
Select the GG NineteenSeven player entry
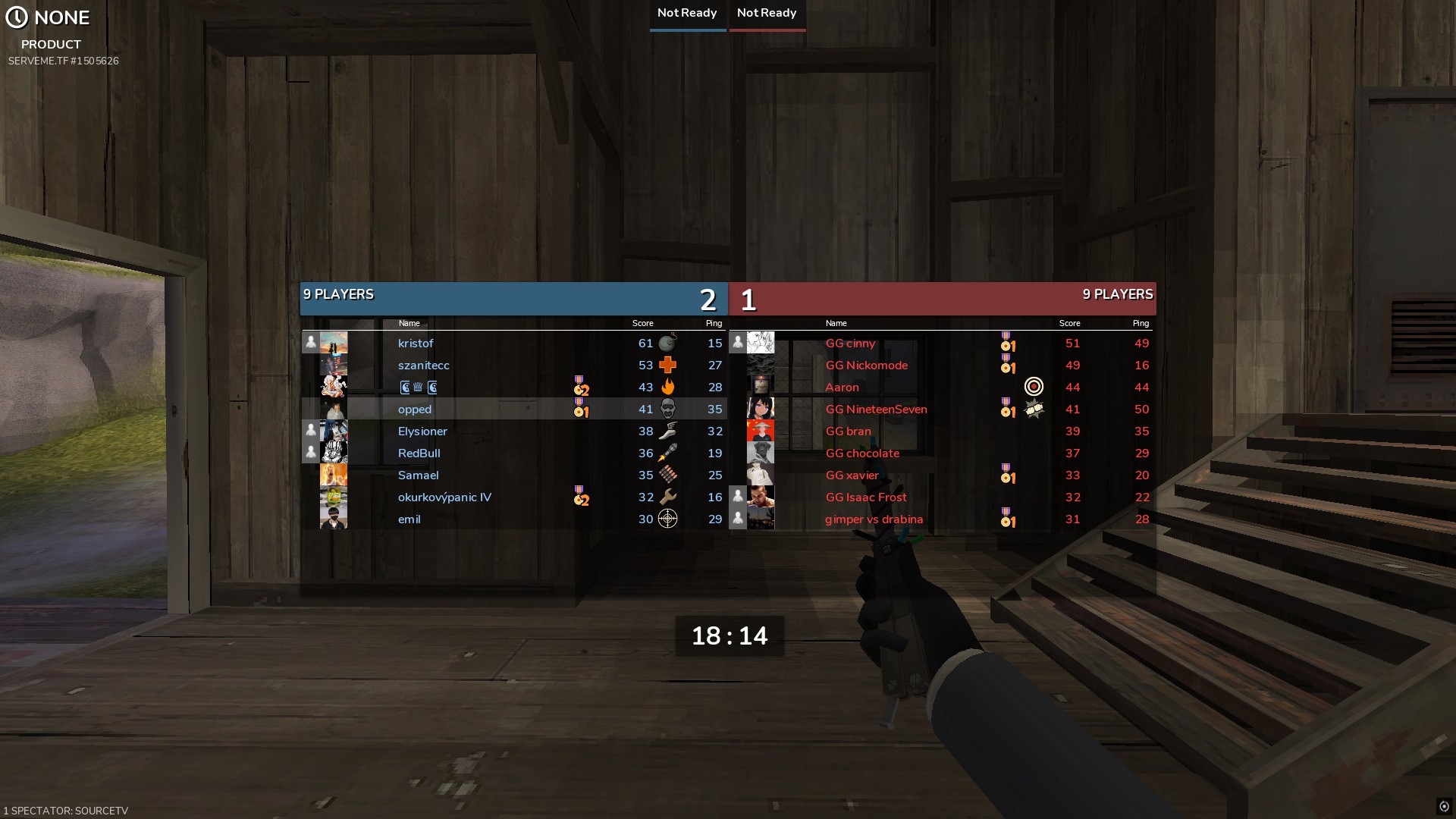point(876,409)
